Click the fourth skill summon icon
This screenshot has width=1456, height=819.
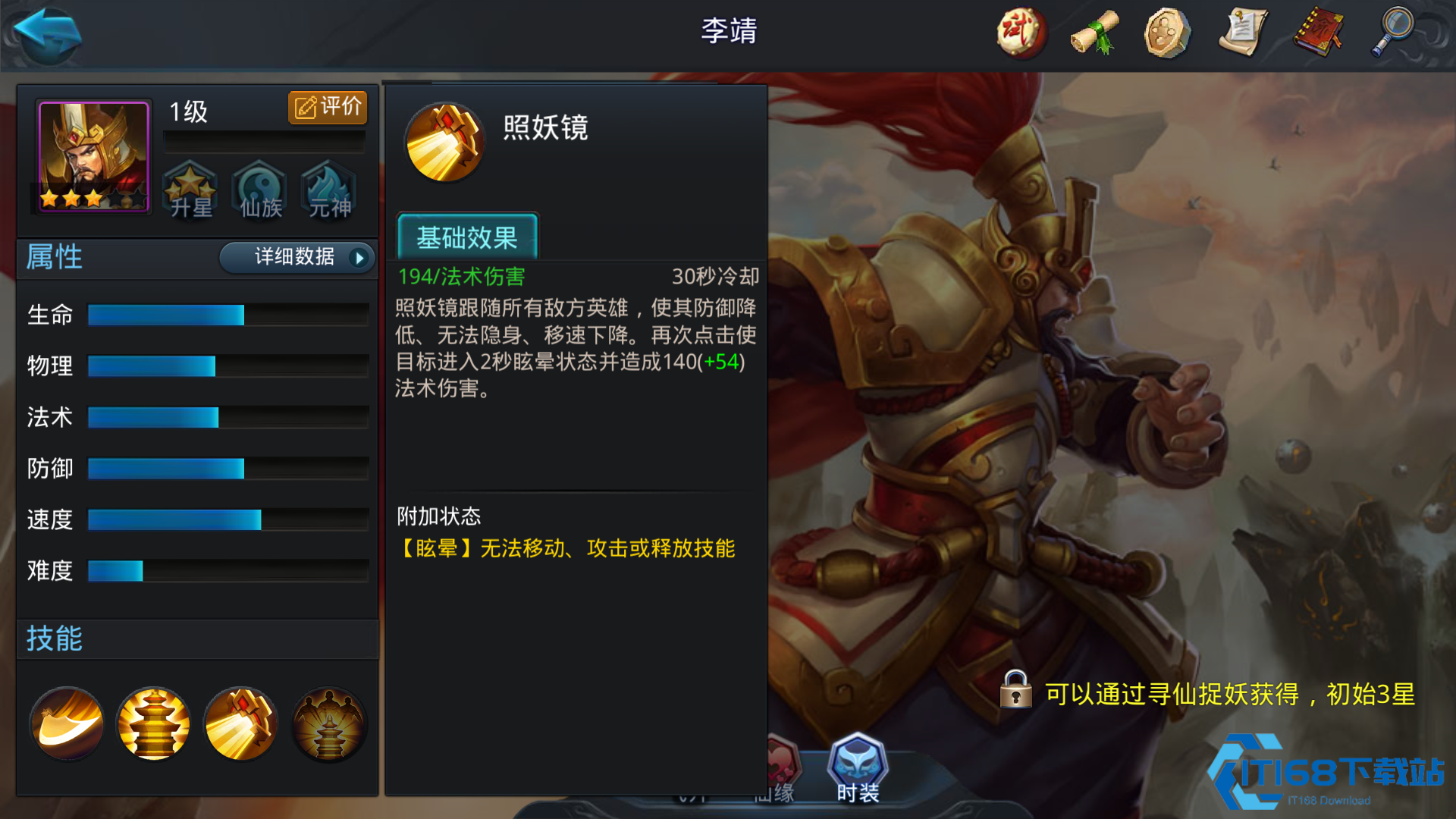coord(329,723)
